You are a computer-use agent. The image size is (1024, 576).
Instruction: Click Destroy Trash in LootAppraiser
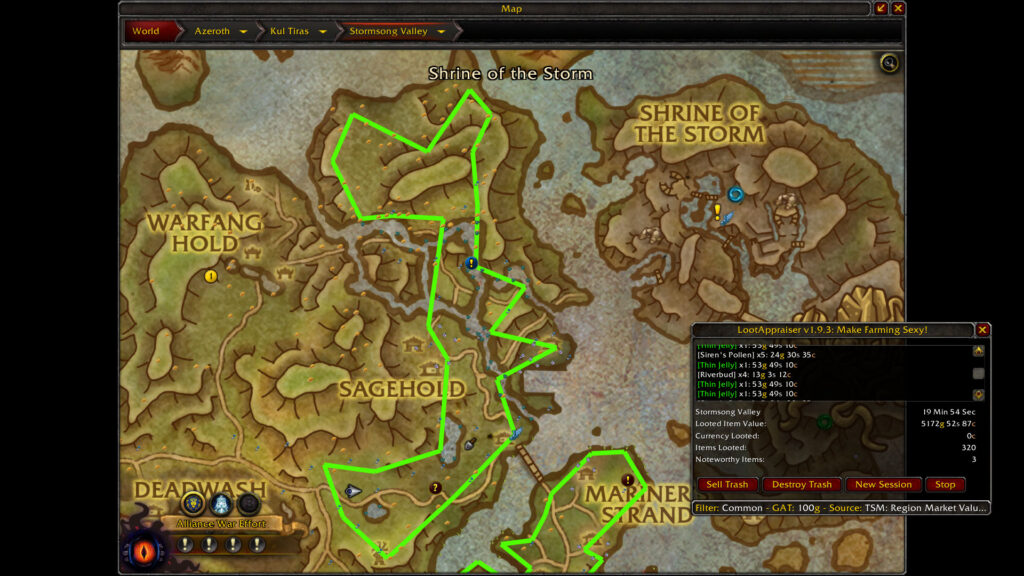click(802, 485)
